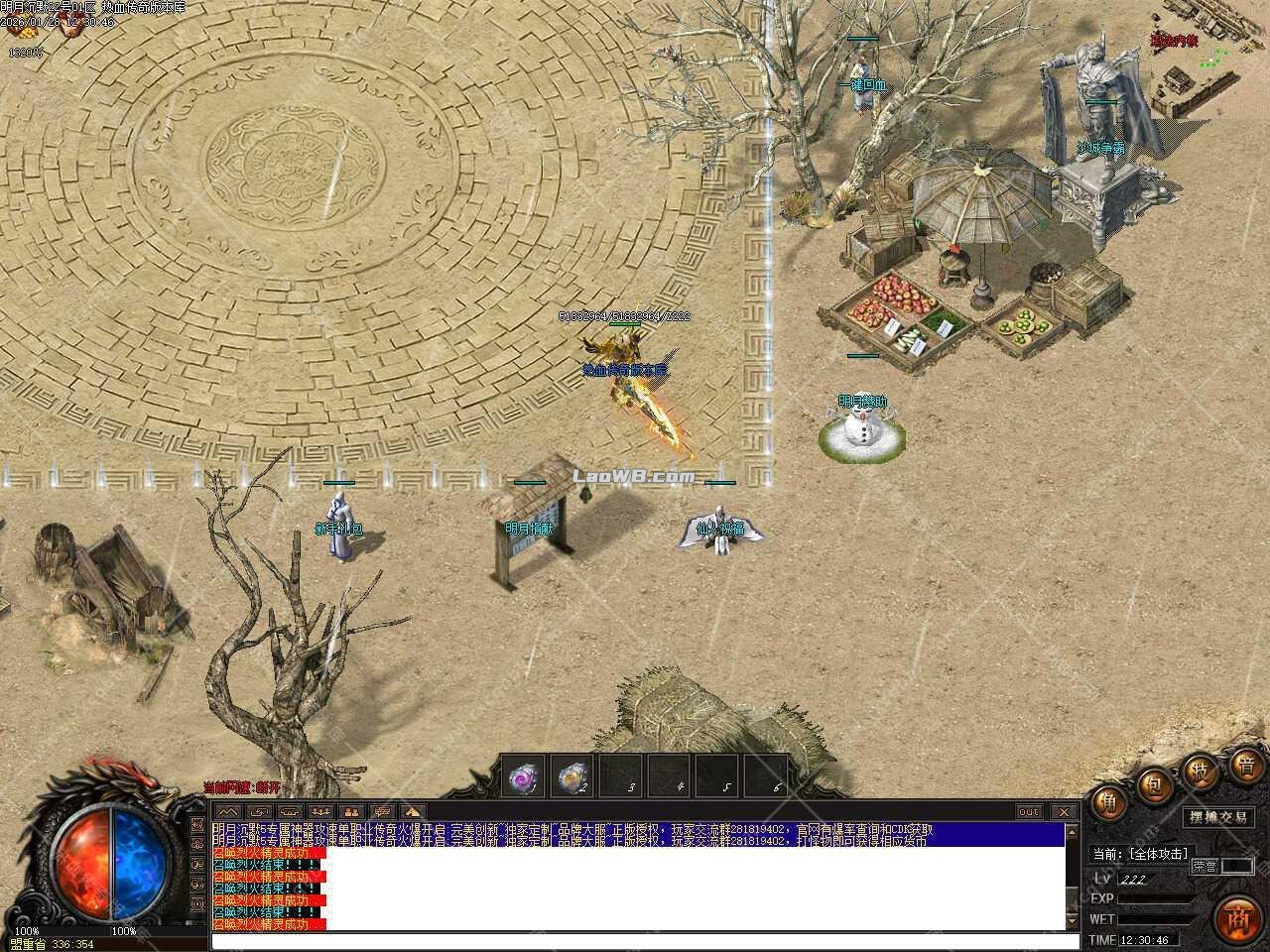Open the character panel (角 icon)
The image size is (1270, 952).
1108,803
